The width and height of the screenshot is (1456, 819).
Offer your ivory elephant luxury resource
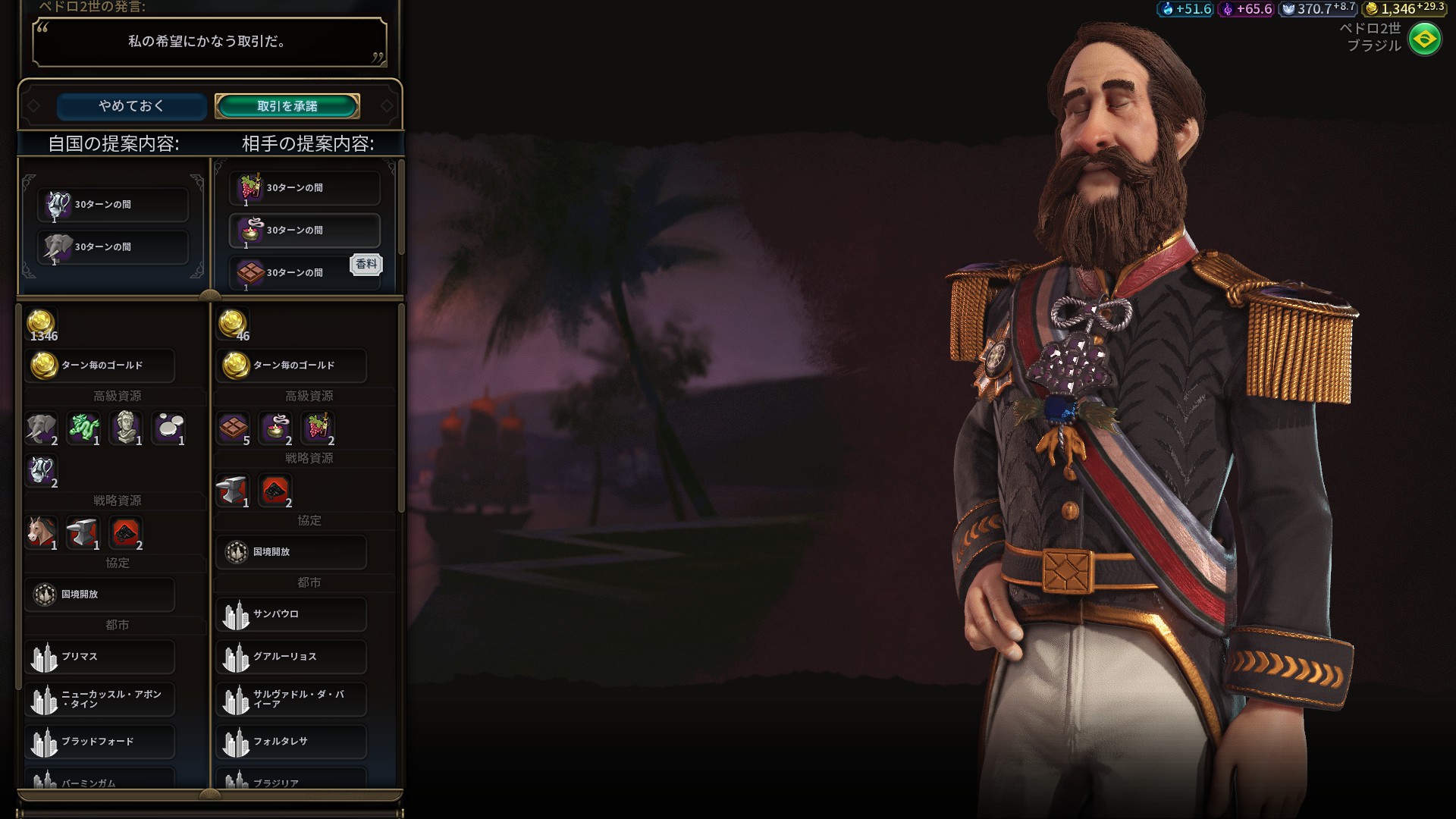pos(42,428)
